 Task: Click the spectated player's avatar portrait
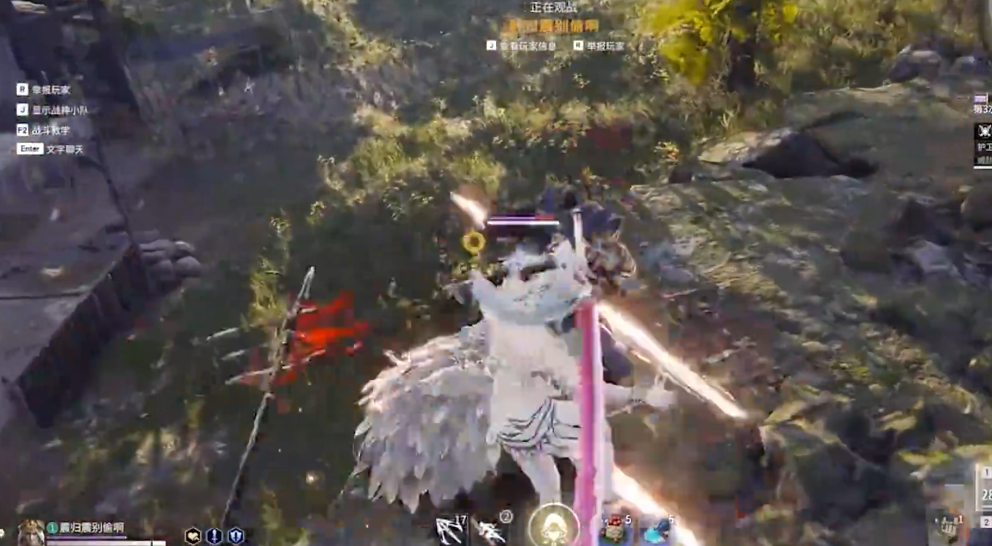[30, 533]
